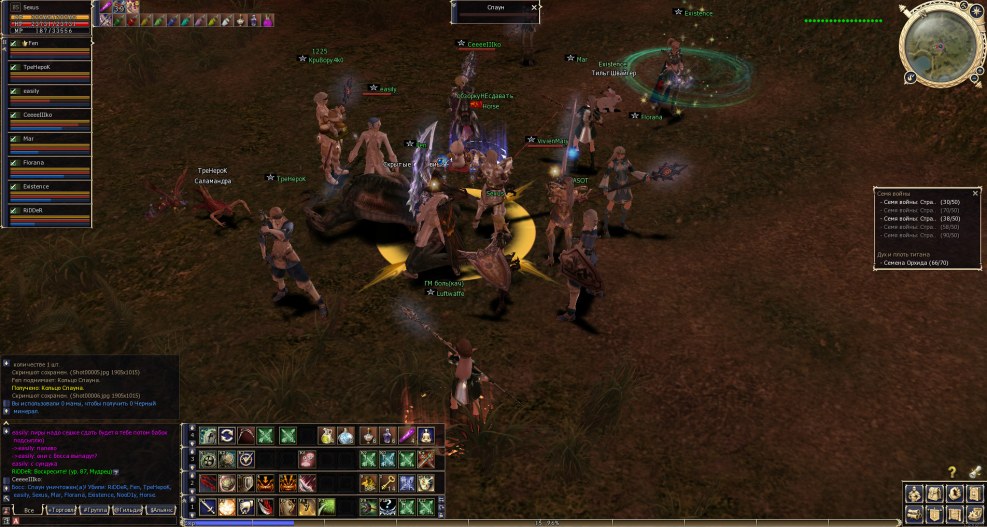Click the yellow question mark help icon

[952, 471]
